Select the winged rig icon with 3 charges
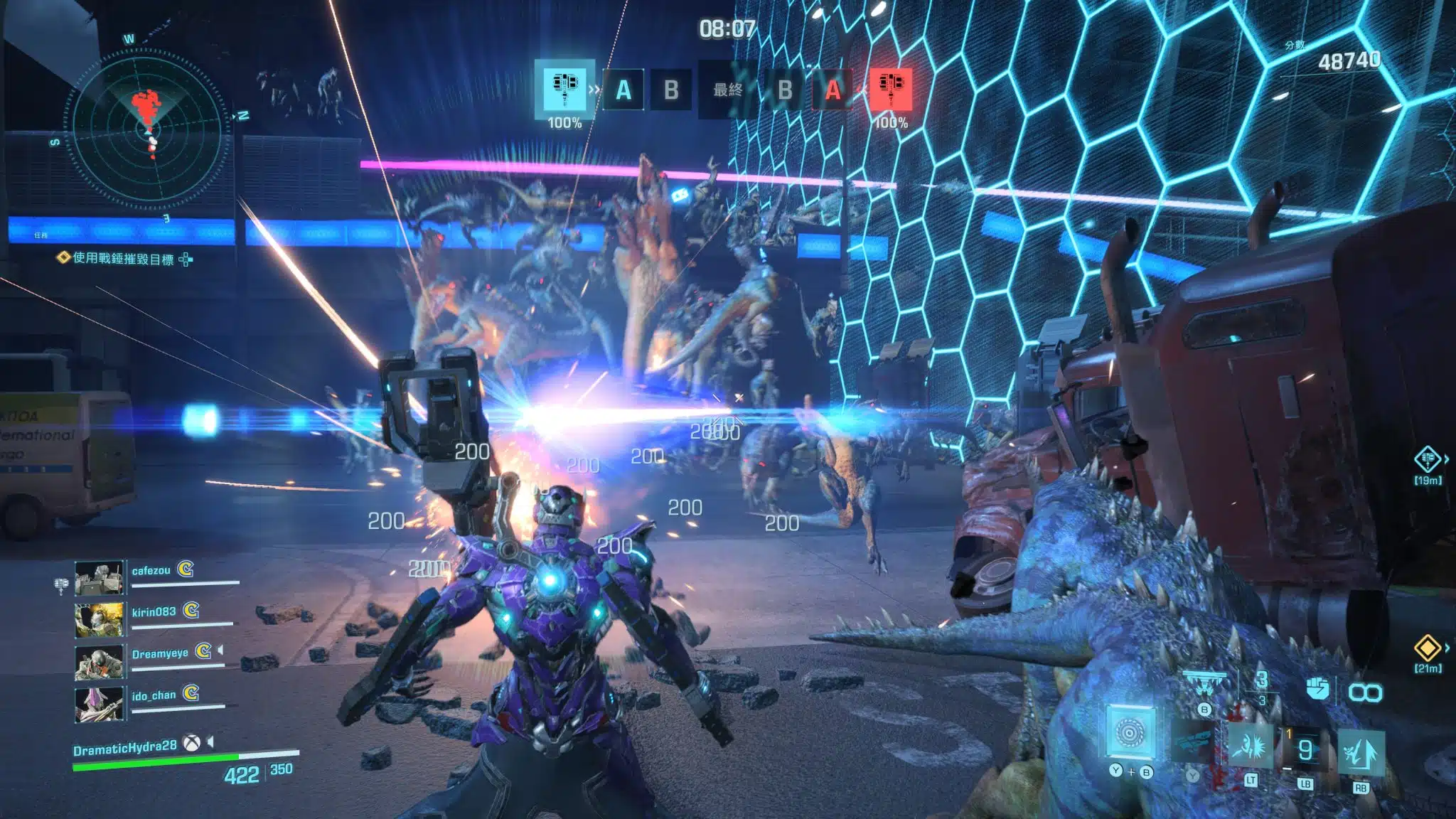 click(x=1204, y=684)
